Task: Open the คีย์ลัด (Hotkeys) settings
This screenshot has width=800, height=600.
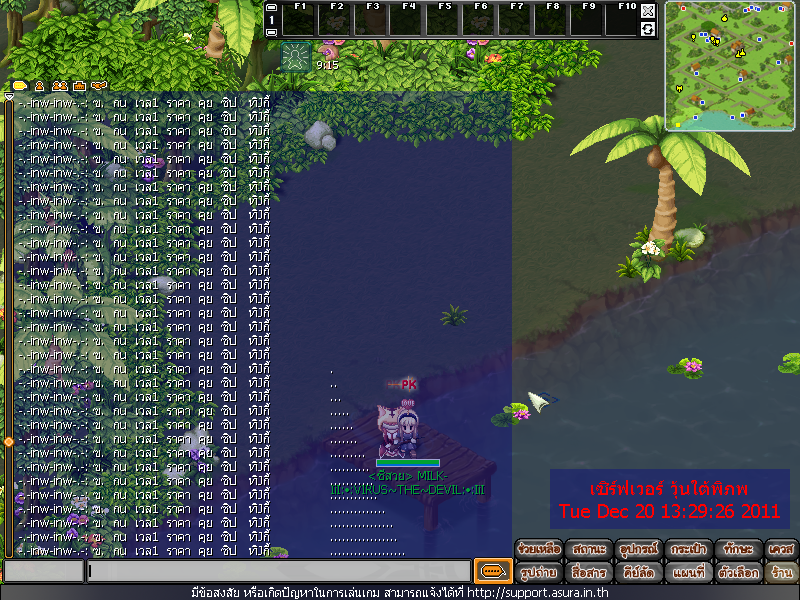Action: pos(640,573)
